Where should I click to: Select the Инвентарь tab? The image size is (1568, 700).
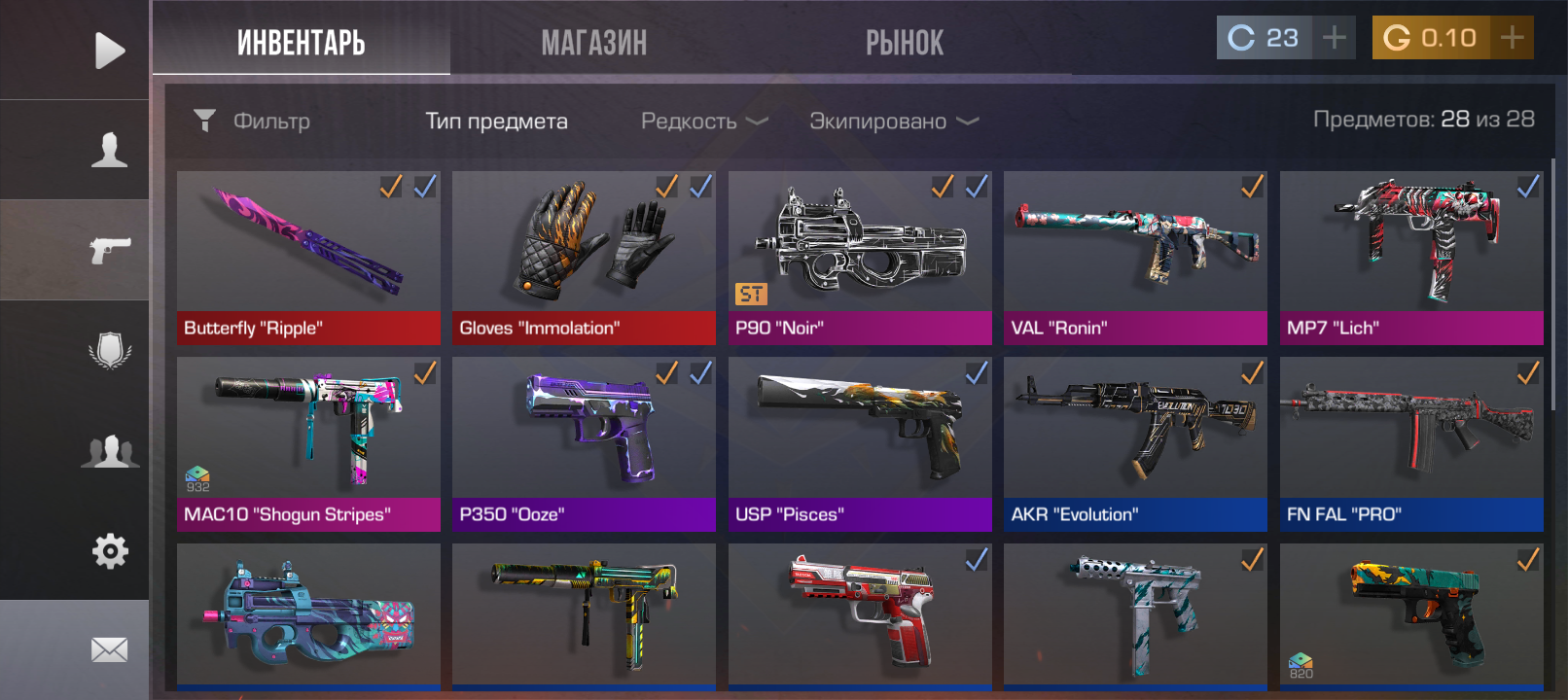click(302, 43)
